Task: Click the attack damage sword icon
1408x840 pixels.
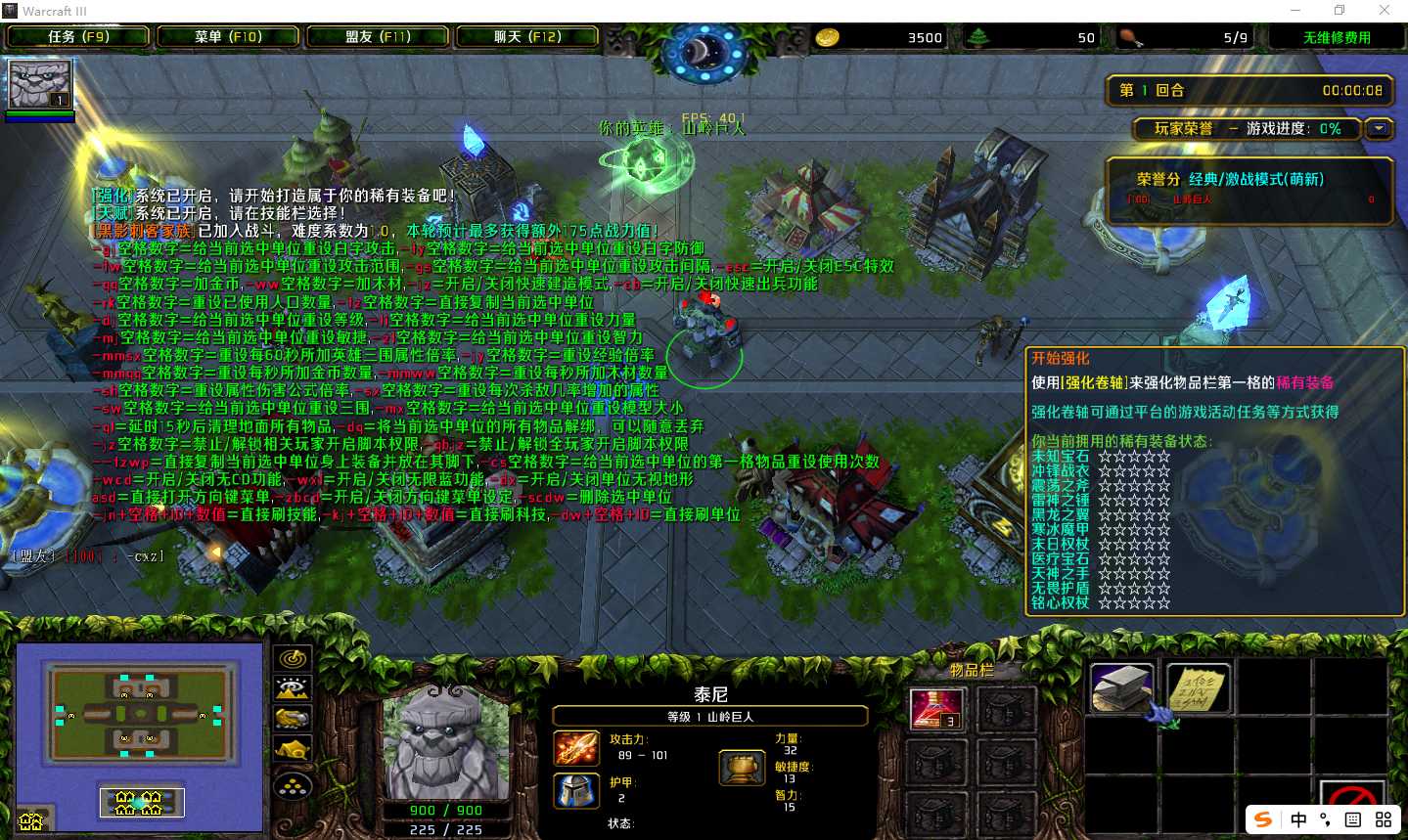Action: coord(576,748)
